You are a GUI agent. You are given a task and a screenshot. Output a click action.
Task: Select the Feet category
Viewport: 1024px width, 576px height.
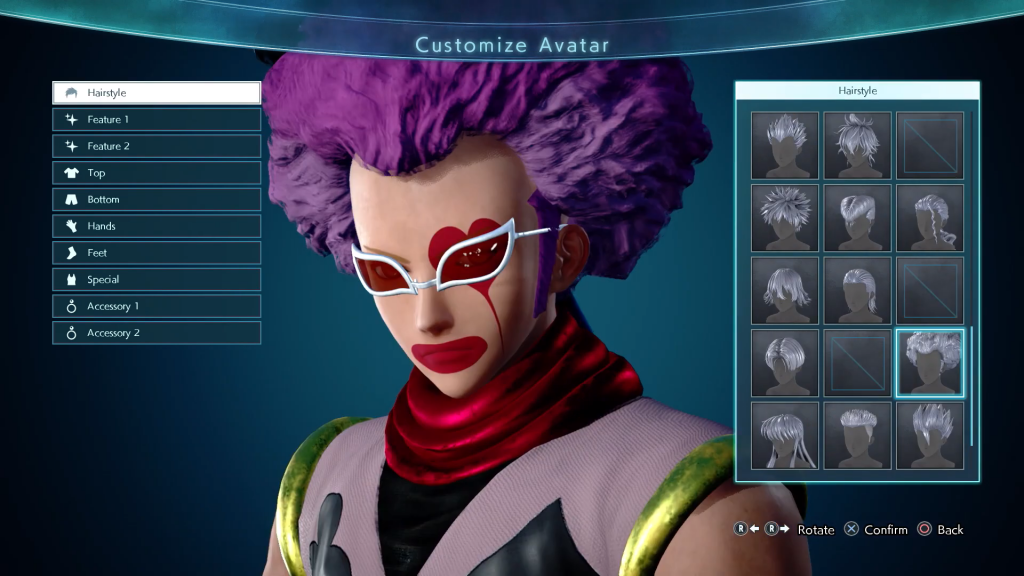pyautogui.click(x=157, y=253)
